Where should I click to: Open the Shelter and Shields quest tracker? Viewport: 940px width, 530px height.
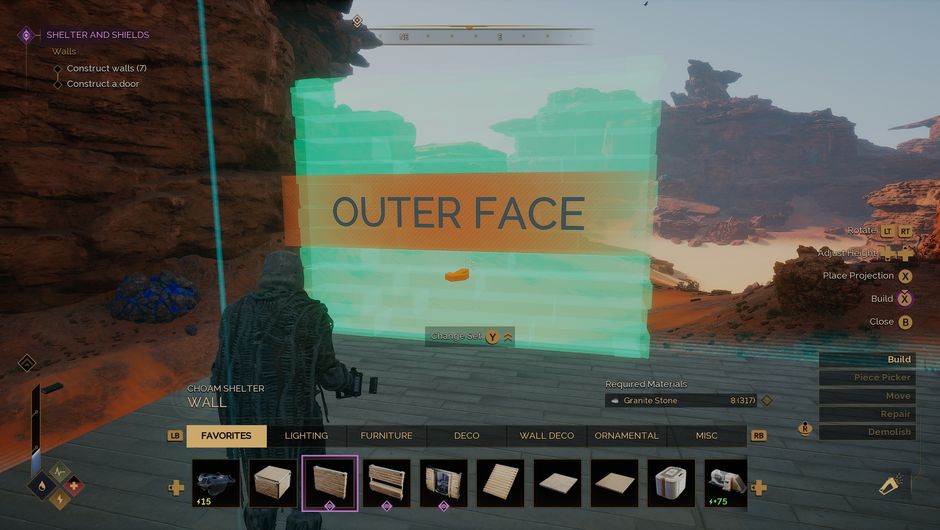pyautogui.click(x=97, y=35)
